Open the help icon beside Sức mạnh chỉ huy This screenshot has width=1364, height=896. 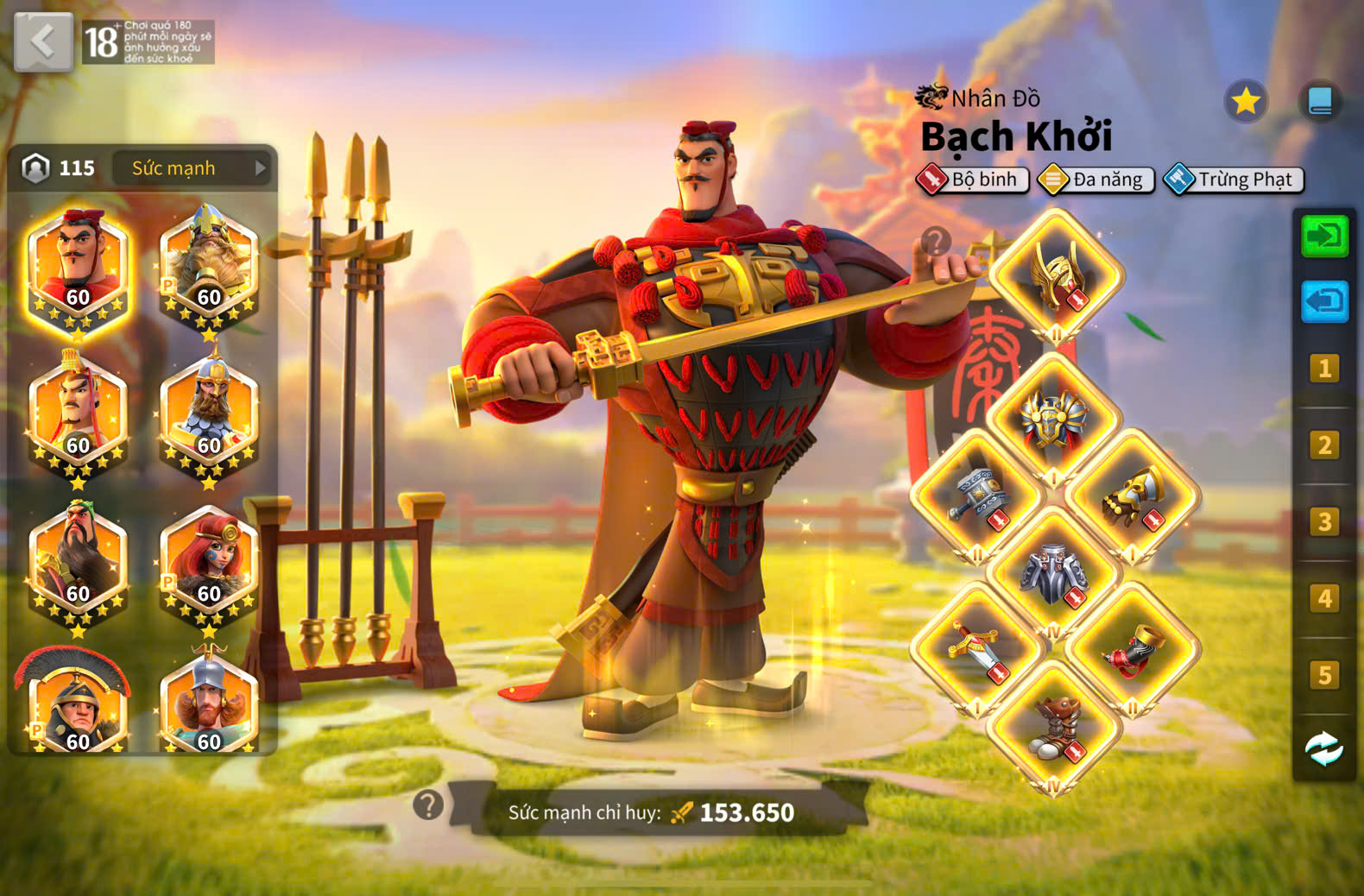[428, 805]
